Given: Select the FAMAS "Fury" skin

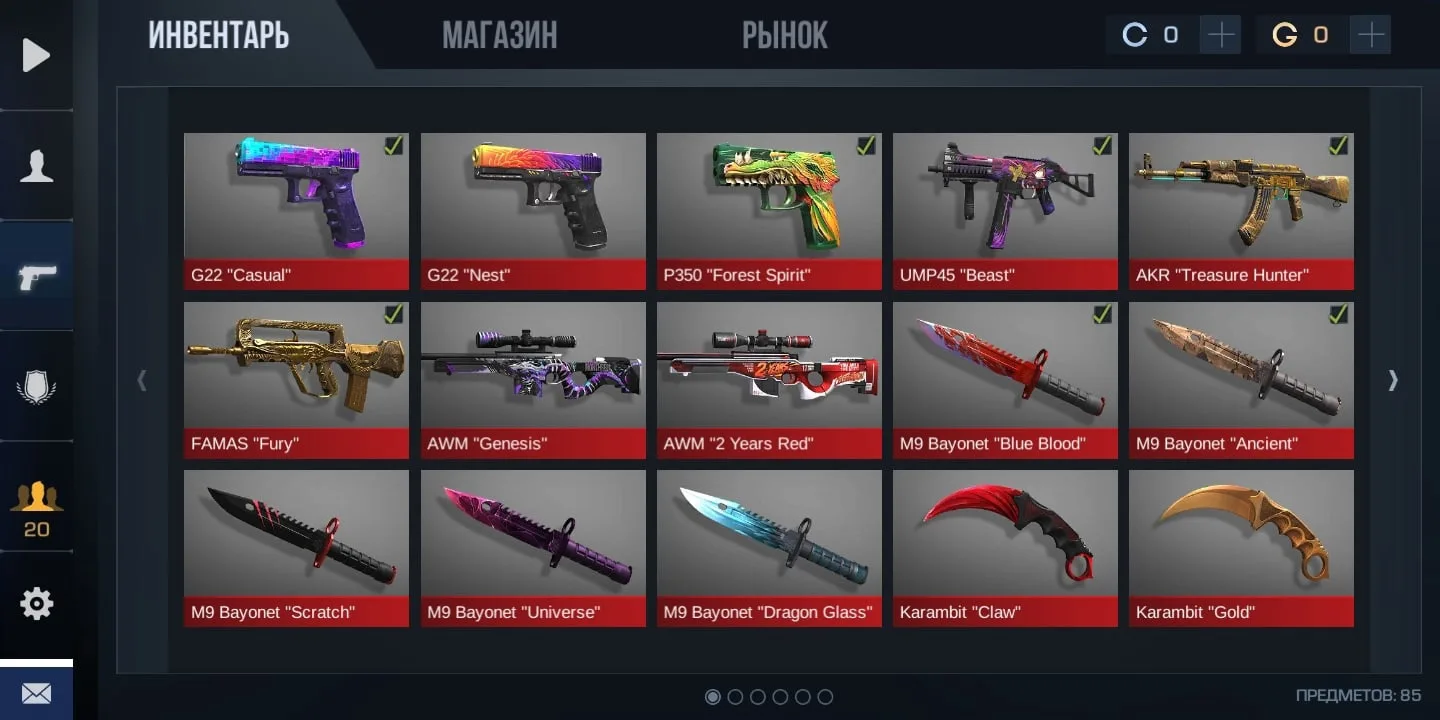Looking at the screenshot, I should (296, 380).
